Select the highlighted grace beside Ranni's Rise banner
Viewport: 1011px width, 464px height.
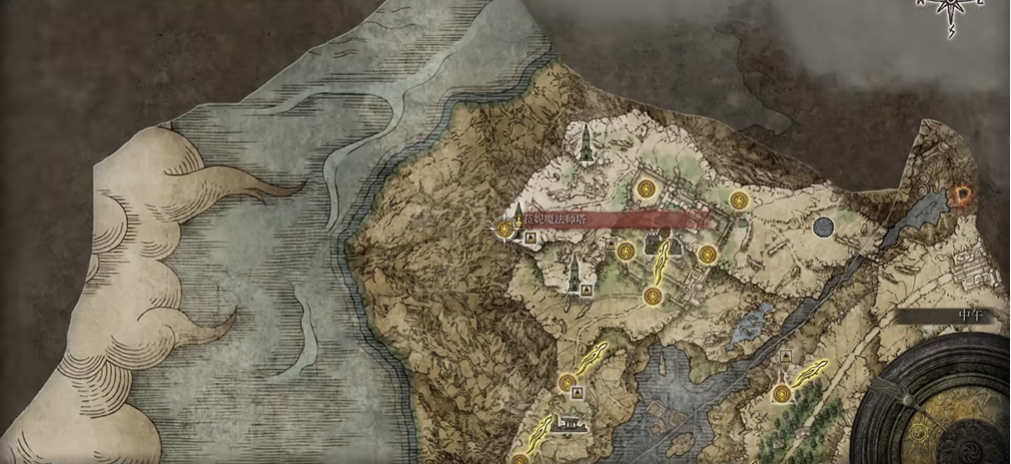pyautogui.click(x=504, y=230)
